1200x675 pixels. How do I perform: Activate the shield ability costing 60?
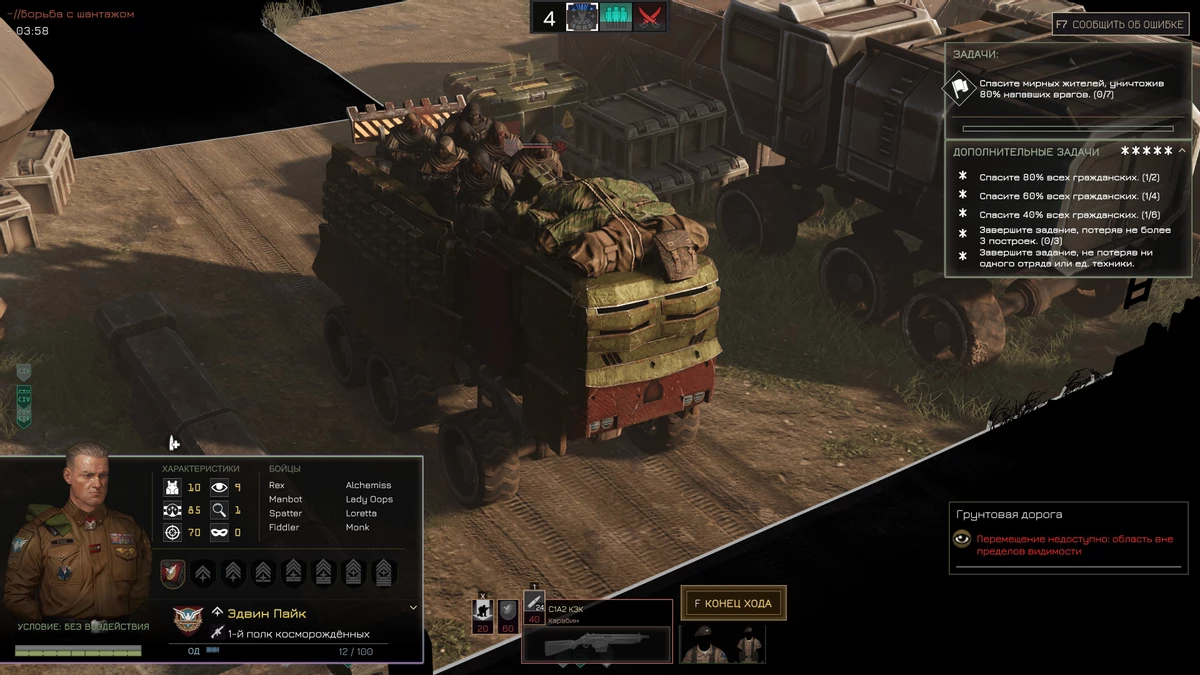[509, 615]
